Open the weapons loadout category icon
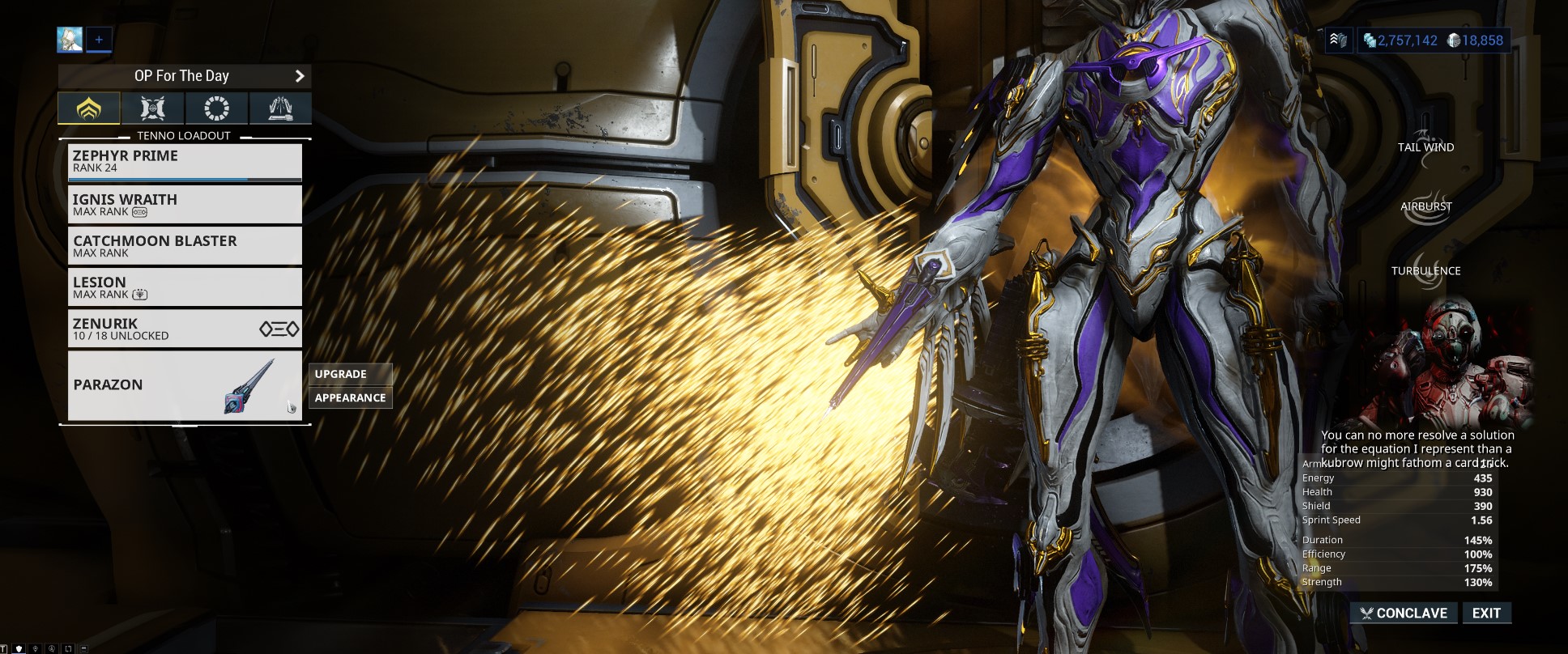 point(151,108)
